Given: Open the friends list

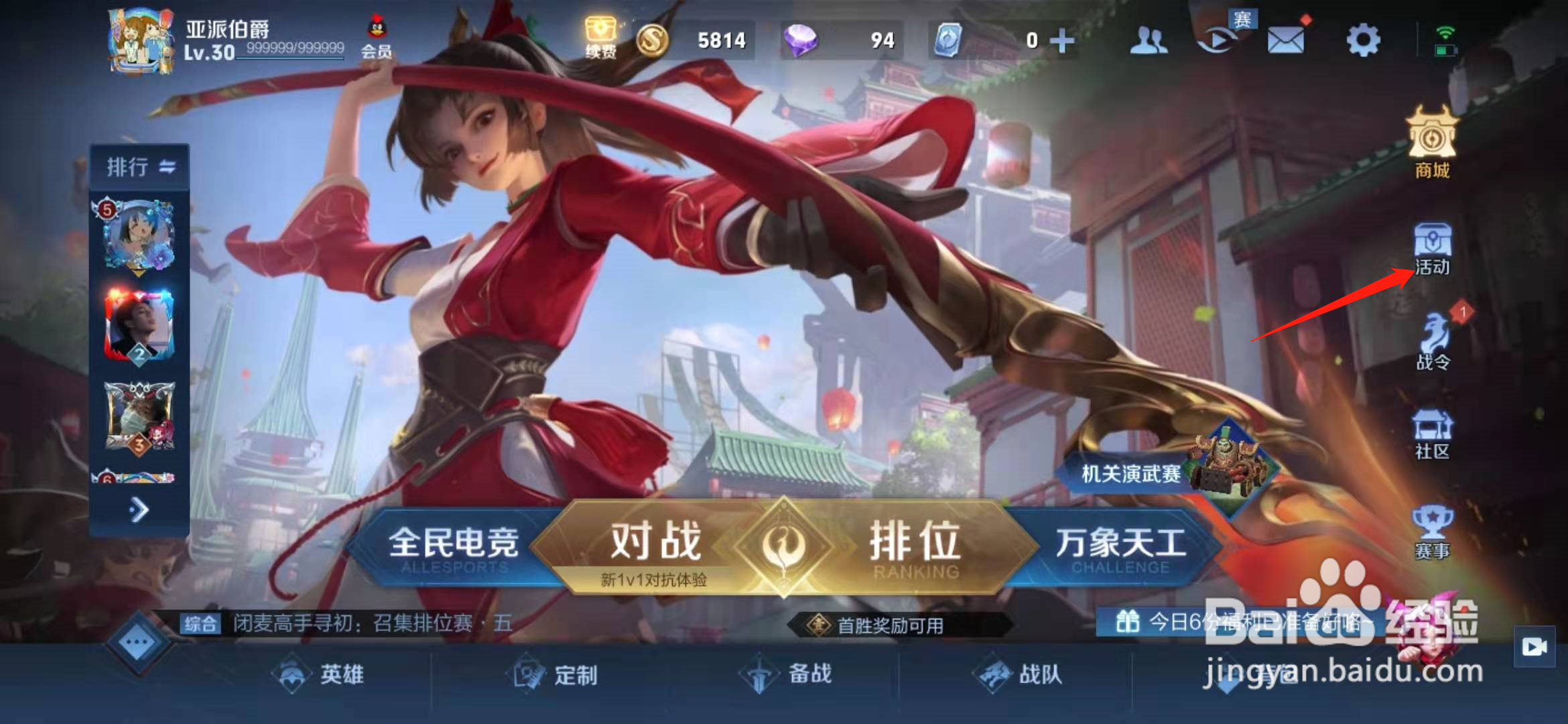Looking at the screenshot, I should tap(1149, 40).
